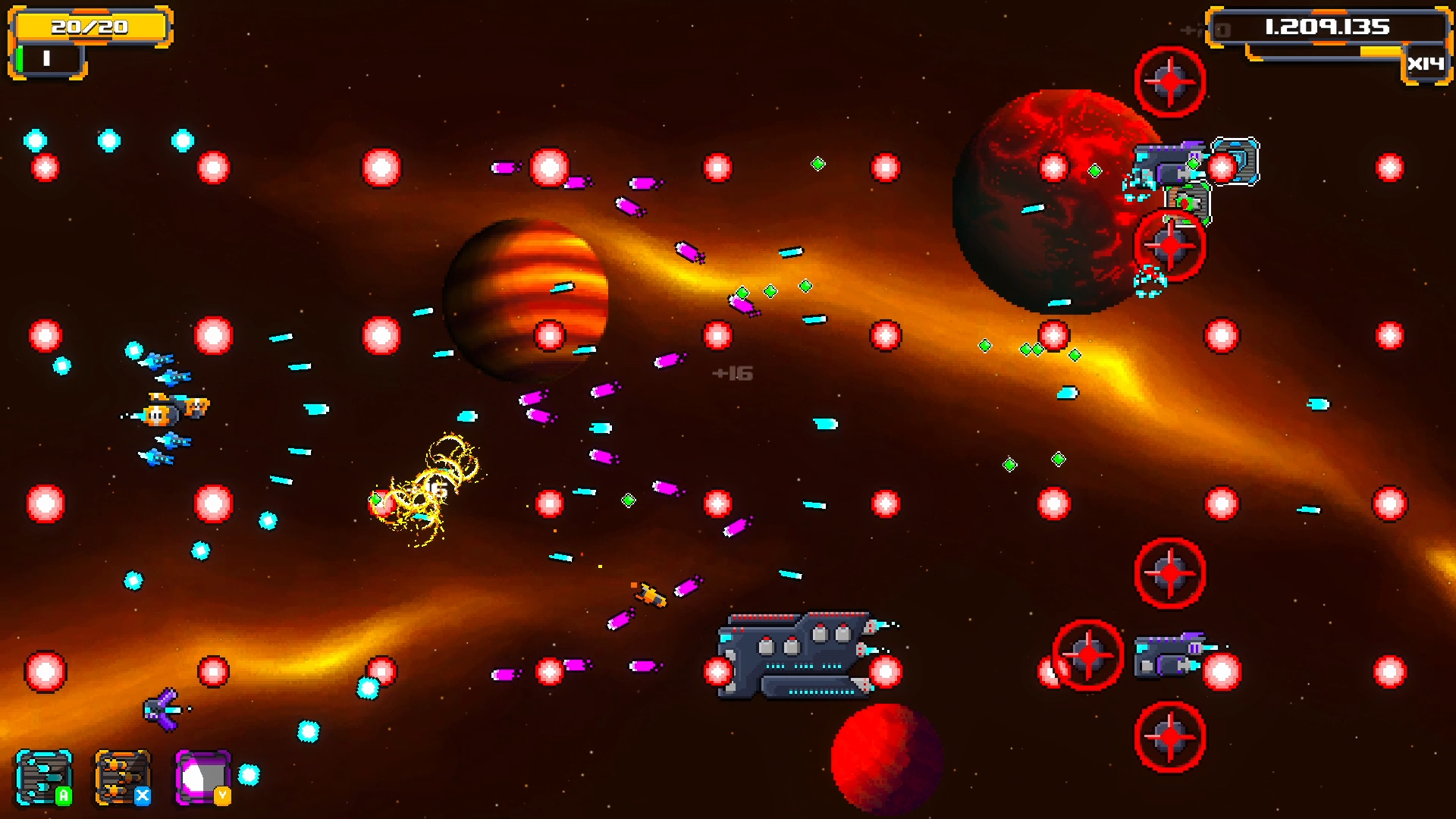Click the yellow Y button prompt badge

221,794
